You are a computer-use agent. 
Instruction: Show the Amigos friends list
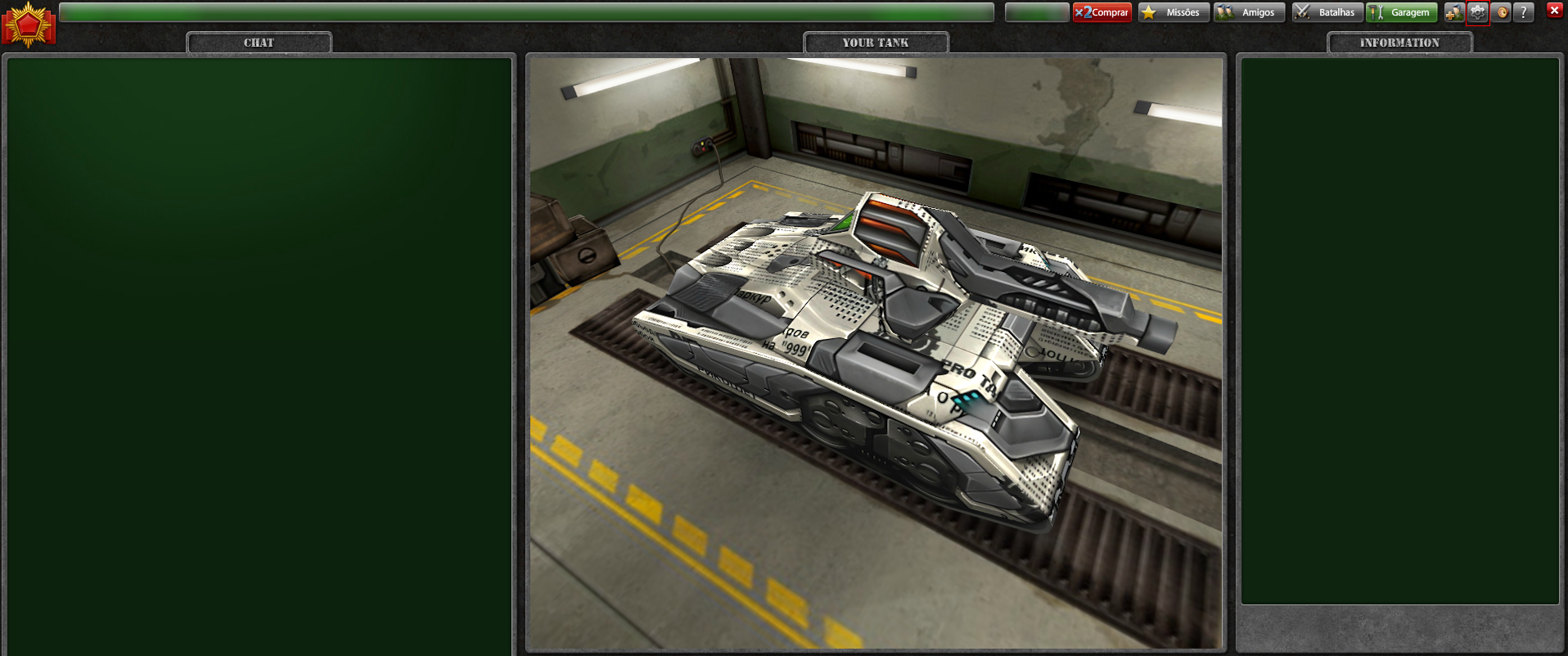pyautogui.click(x=1249, y=12)
